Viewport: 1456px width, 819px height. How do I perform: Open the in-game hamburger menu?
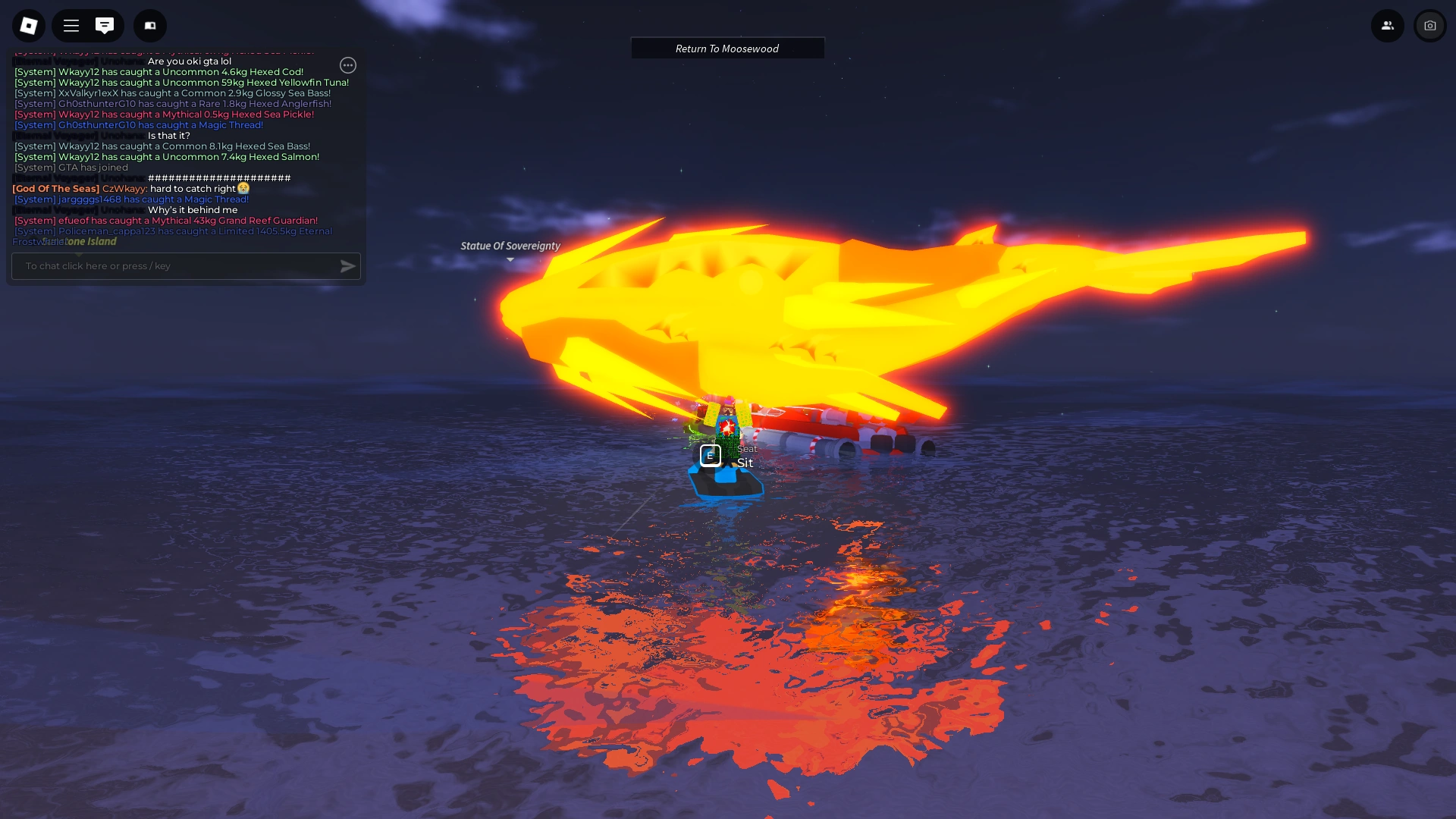pos(70,25)
